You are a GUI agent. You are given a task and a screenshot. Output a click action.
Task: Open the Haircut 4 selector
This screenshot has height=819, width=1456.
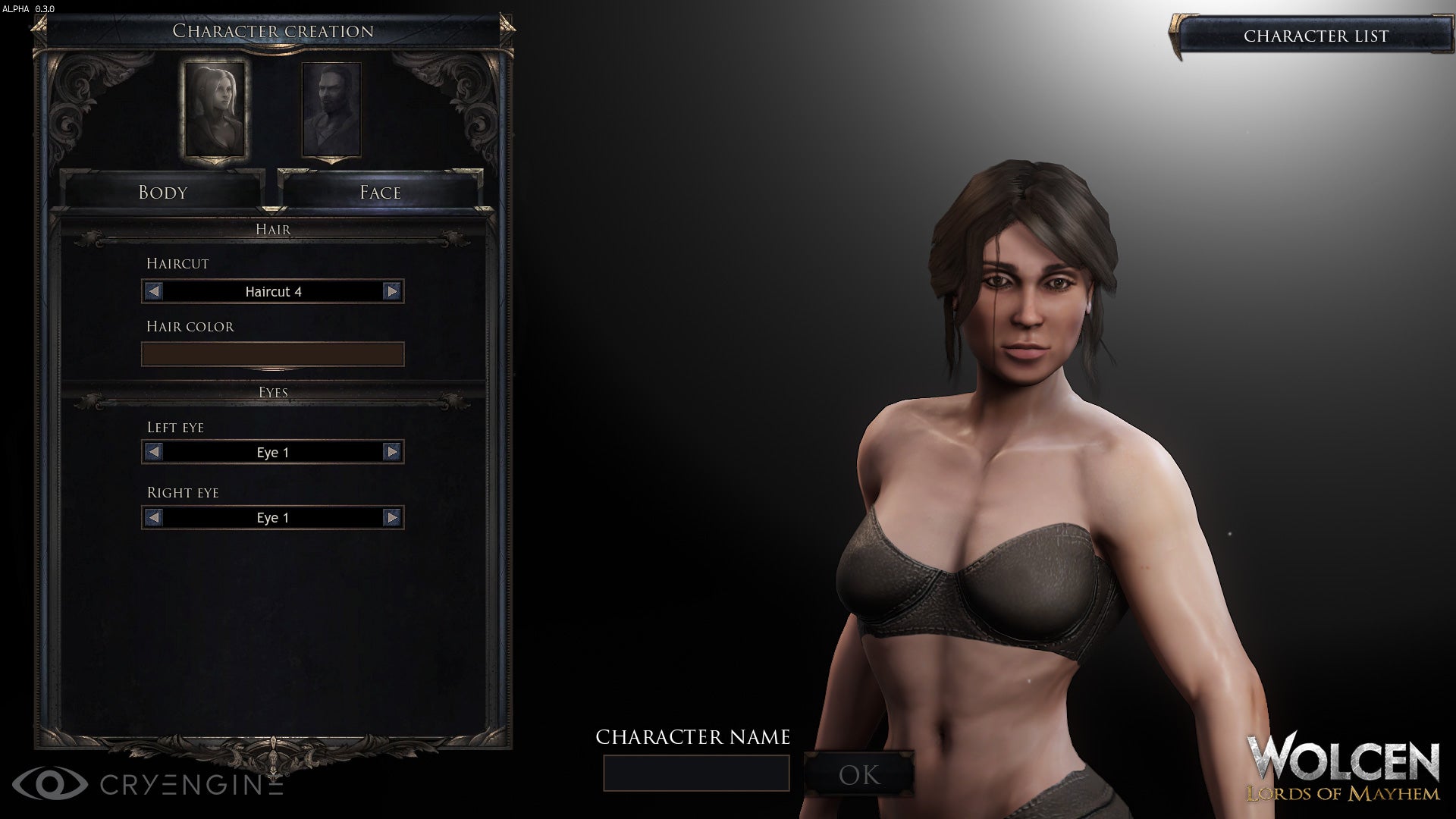pos(273,291)
